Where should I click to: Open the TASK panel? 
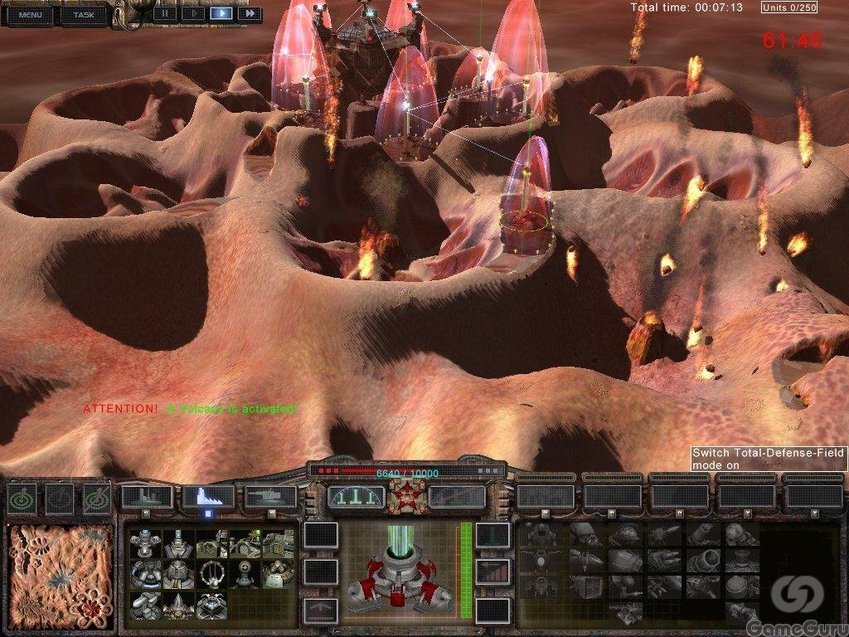83,15
